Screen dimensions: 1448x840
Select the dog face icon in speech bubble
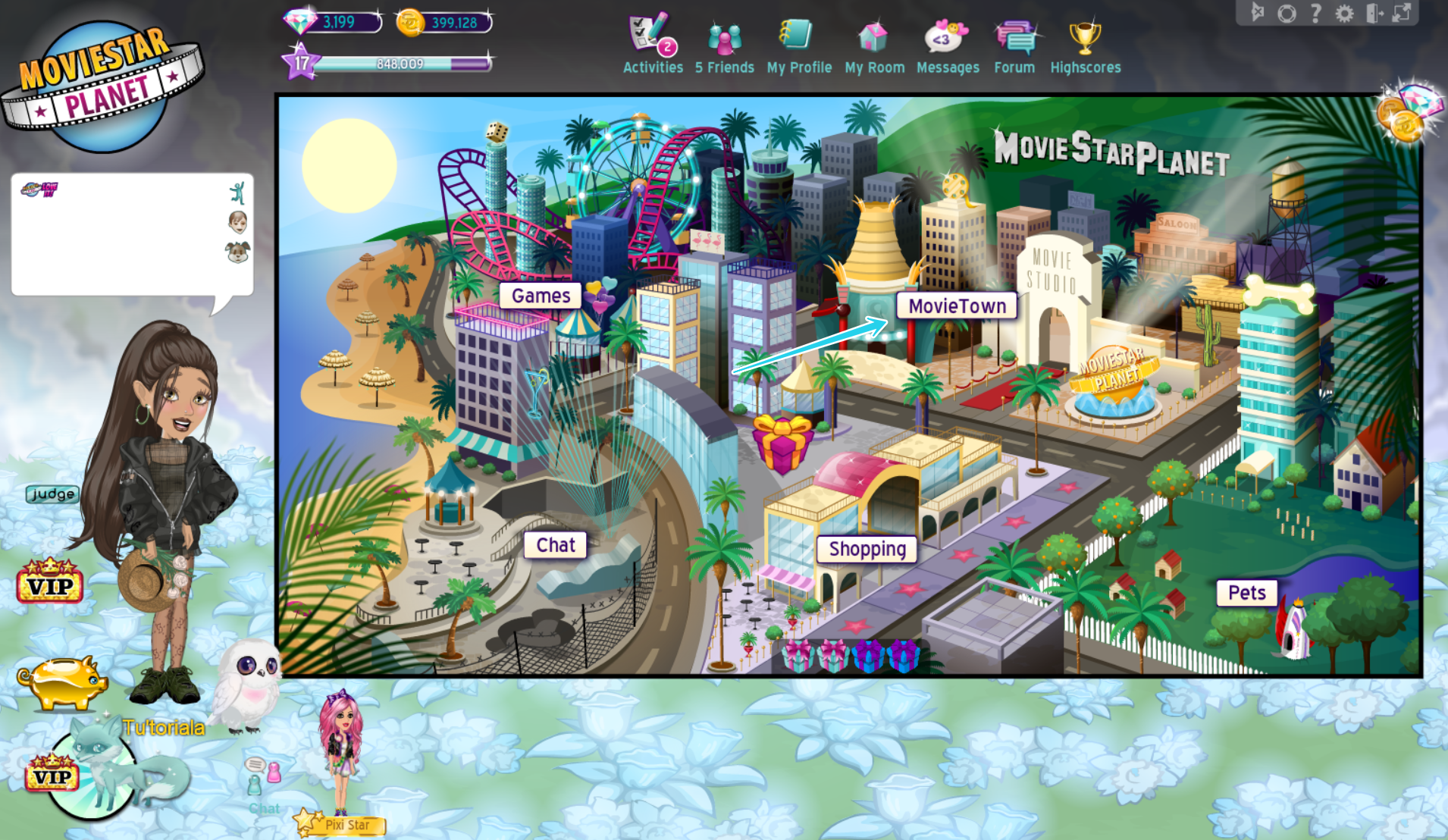pos(238,252)
